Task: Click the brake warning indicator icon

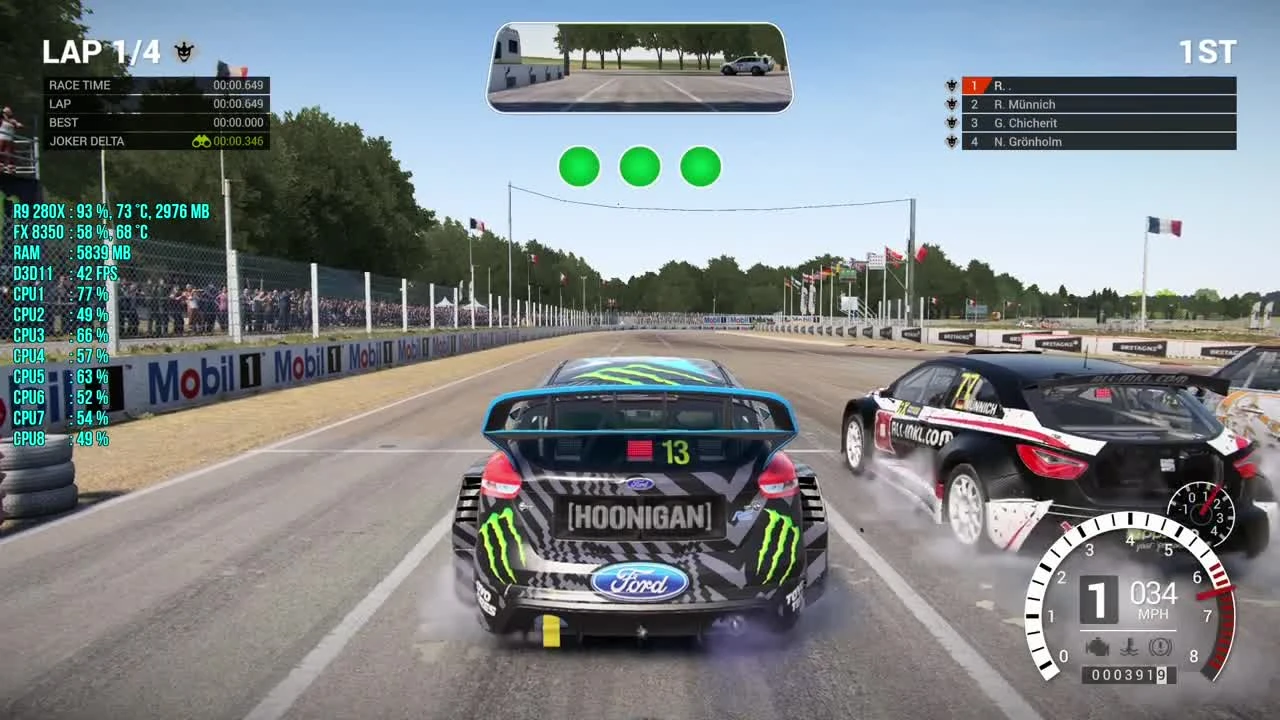Action: tap(1160, 647)
